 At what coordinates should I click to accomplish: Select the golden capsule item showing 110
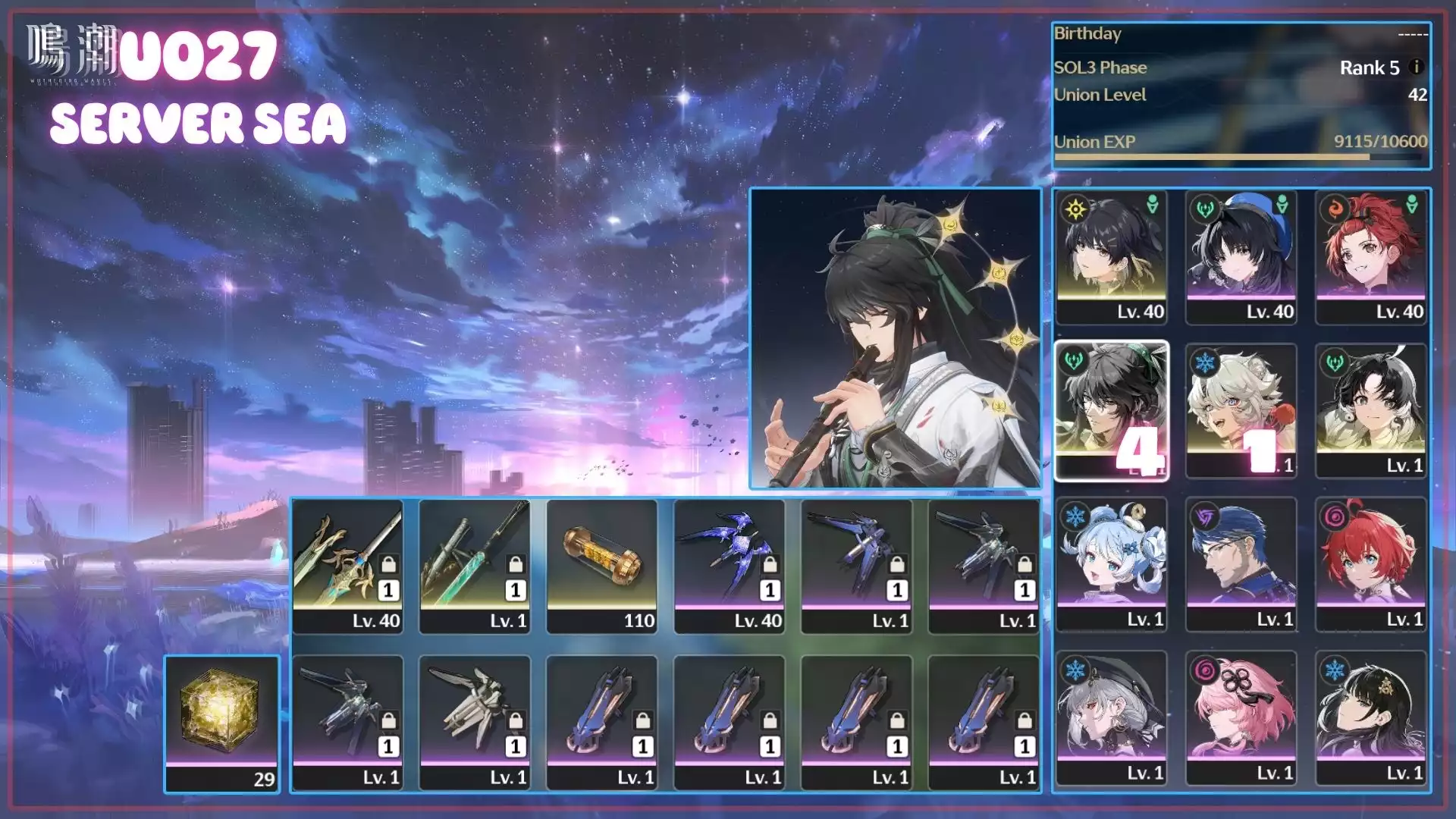[x=602, y=566]
